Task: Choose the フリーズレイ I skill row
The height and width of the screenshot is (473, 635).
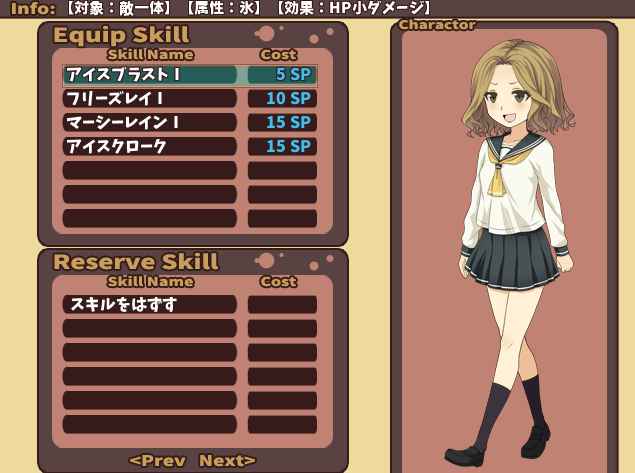Action: point(150,98)
